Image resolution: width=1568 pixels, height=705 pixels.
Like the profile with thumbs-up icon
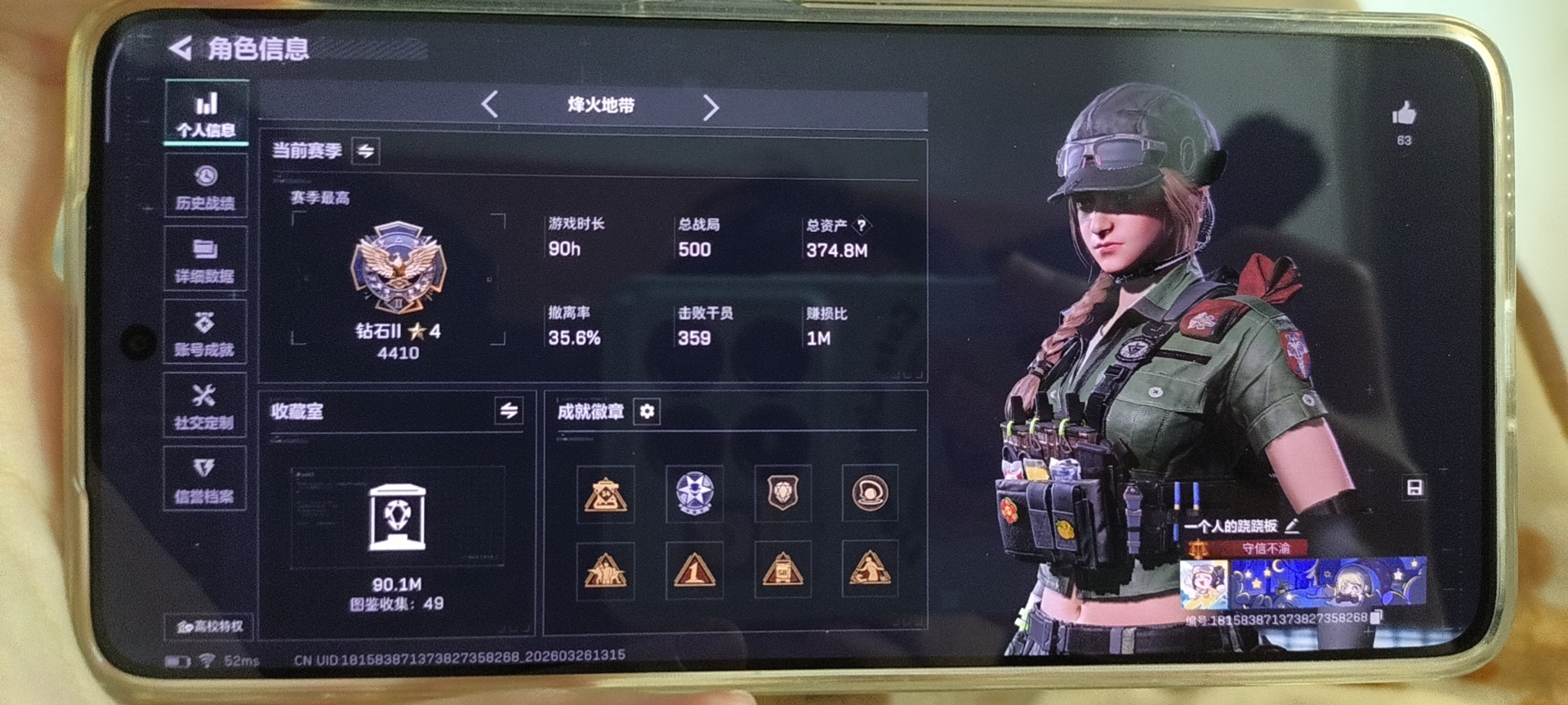[1404, 114]
